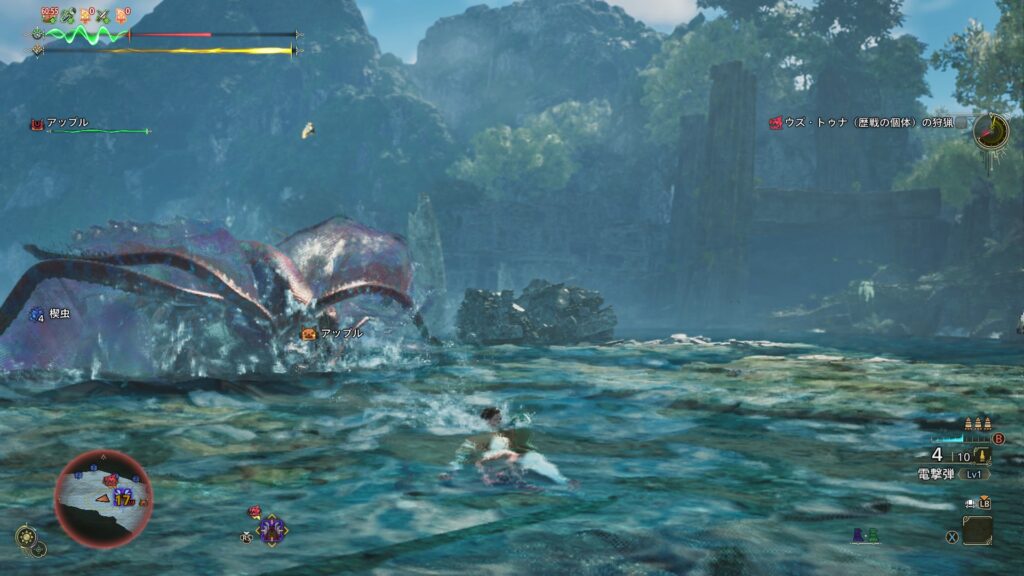The width and height of the screenshot is (1024, 576).
Task: Select the 電撃弾 ammo type label
Action: point(940,474)
